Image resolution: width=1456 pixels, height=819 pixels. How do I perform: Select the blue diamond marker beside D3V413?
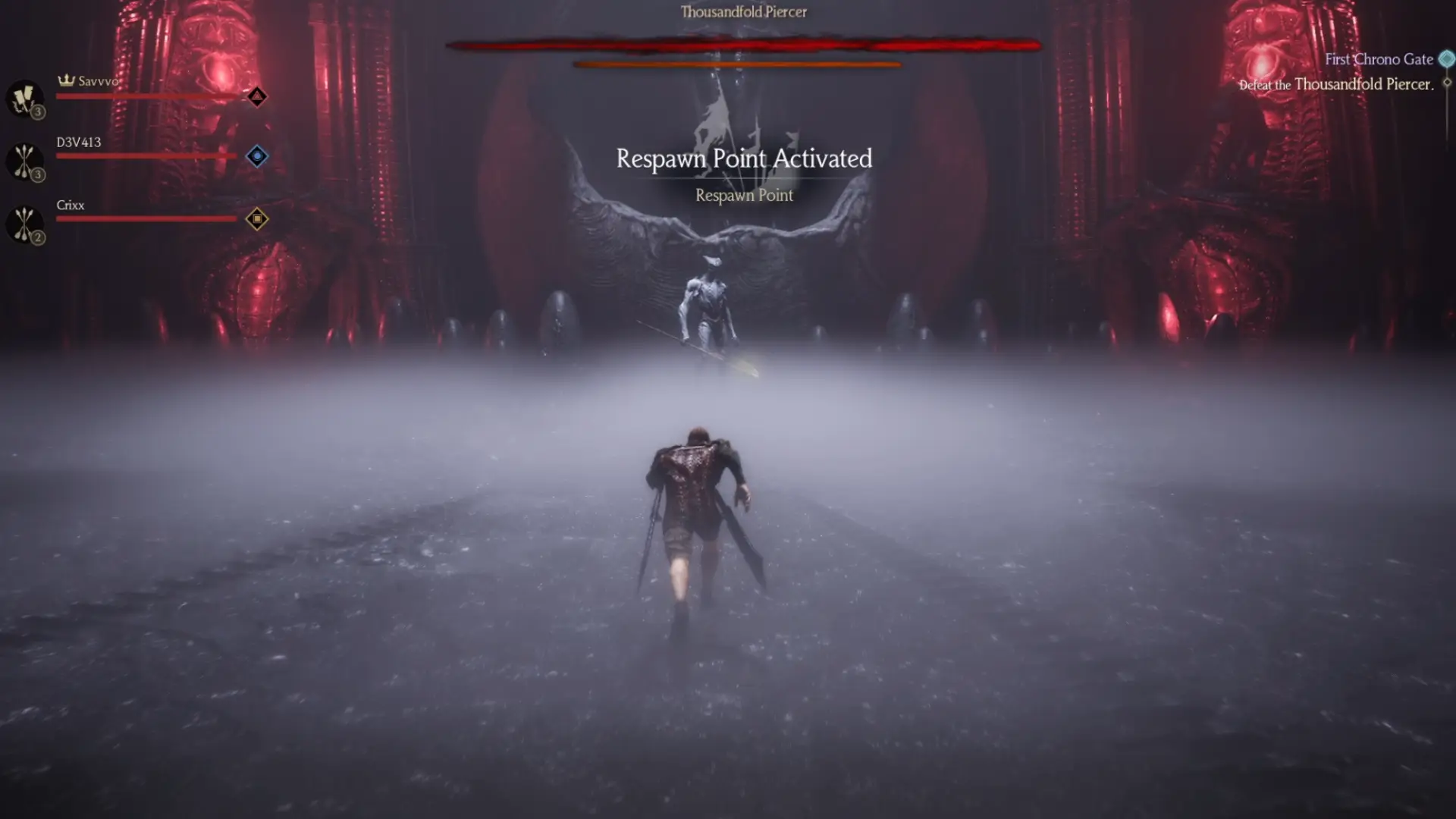tap(257, 156)
